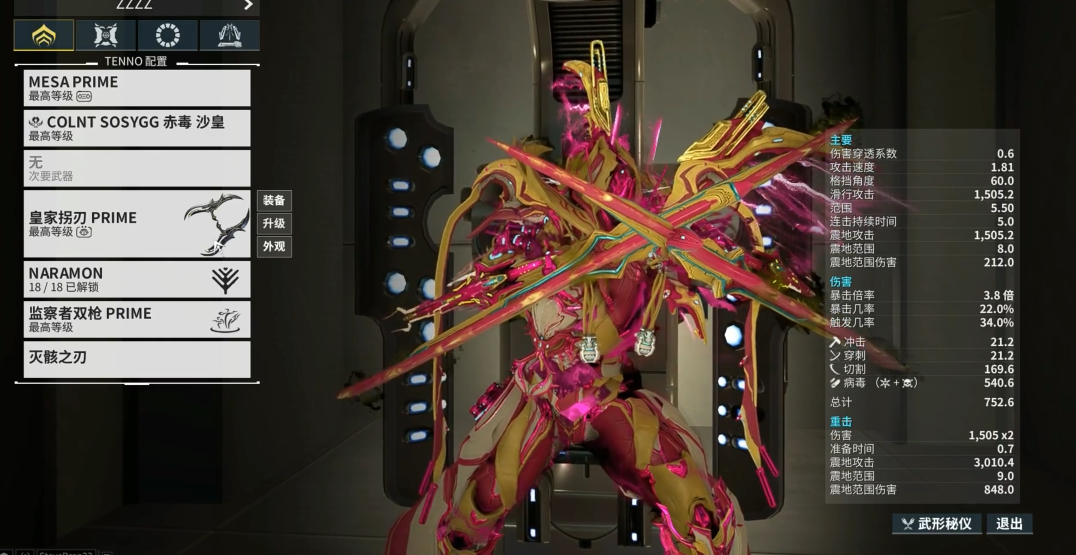Image resolution: width=1076 pixels, height=555 pixels.
Task: Open the COLNT SOSYGG primary weapon slot
Action: point(137,128)
